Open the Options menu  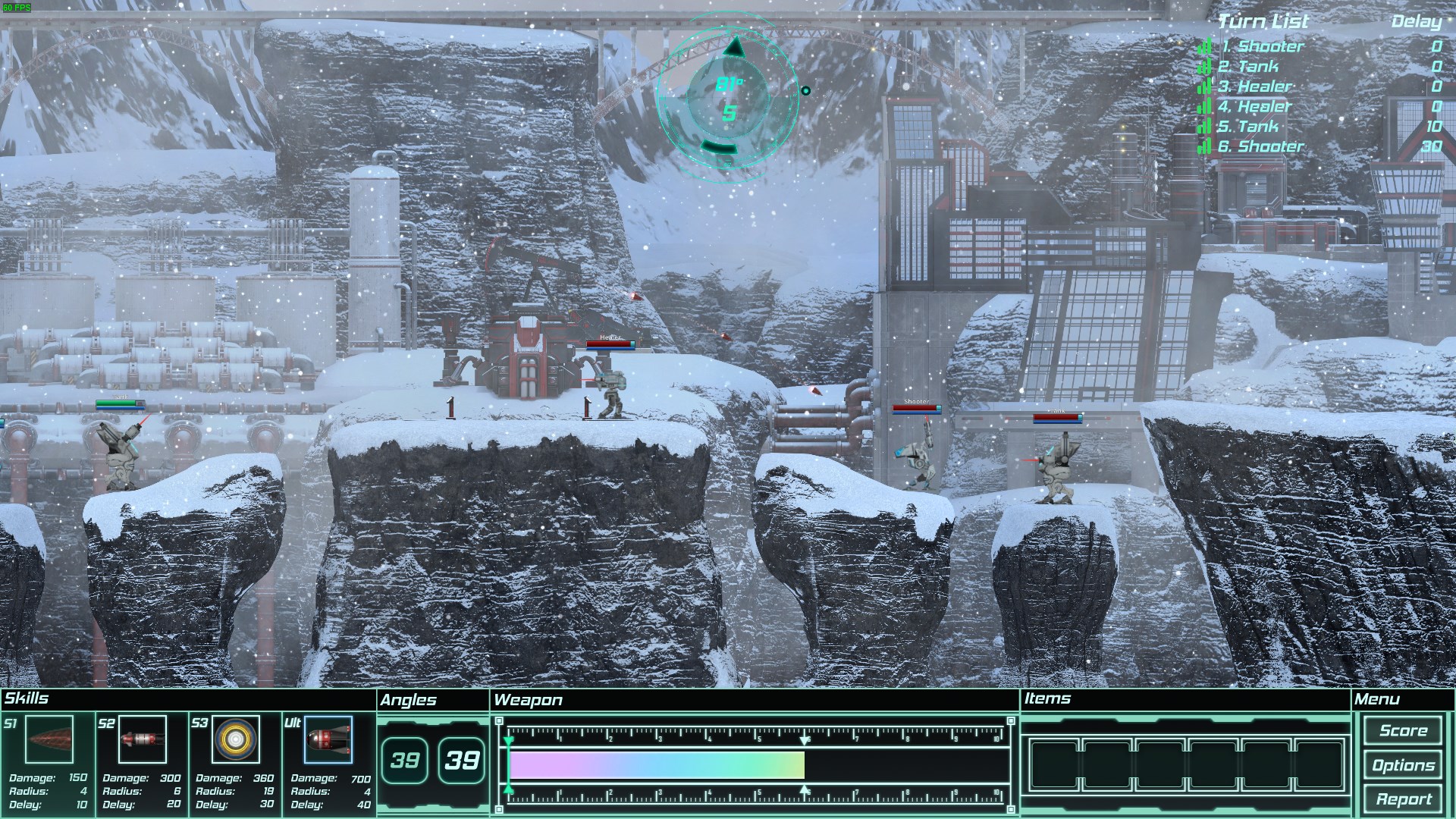[x=1403, y=765]
